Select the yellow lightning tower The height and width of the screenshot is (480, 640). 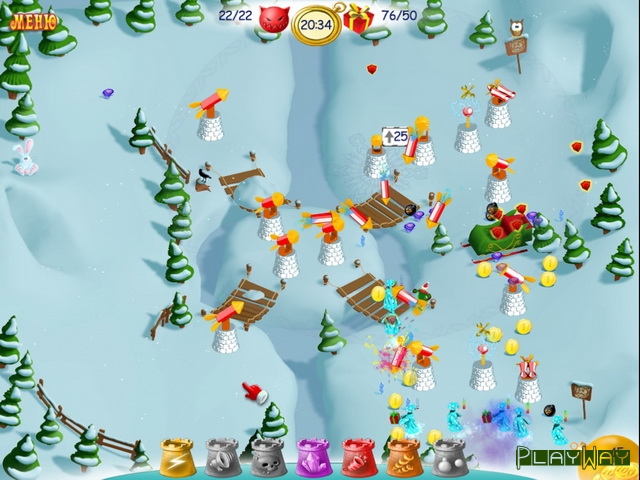pyautogui.click(x=176, y=456)
